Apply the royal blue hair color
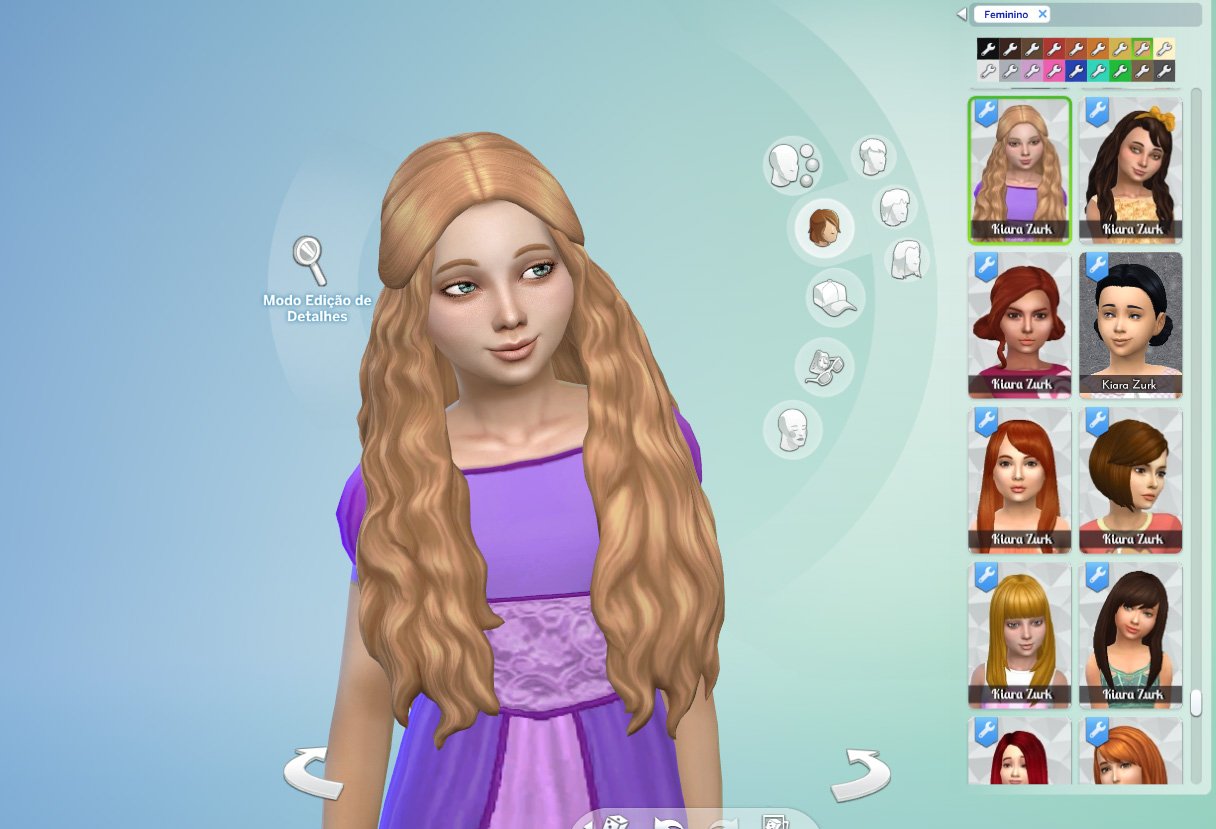Screen dimensions: 1216x829 pyautogui.click(x=1076, y=71)
